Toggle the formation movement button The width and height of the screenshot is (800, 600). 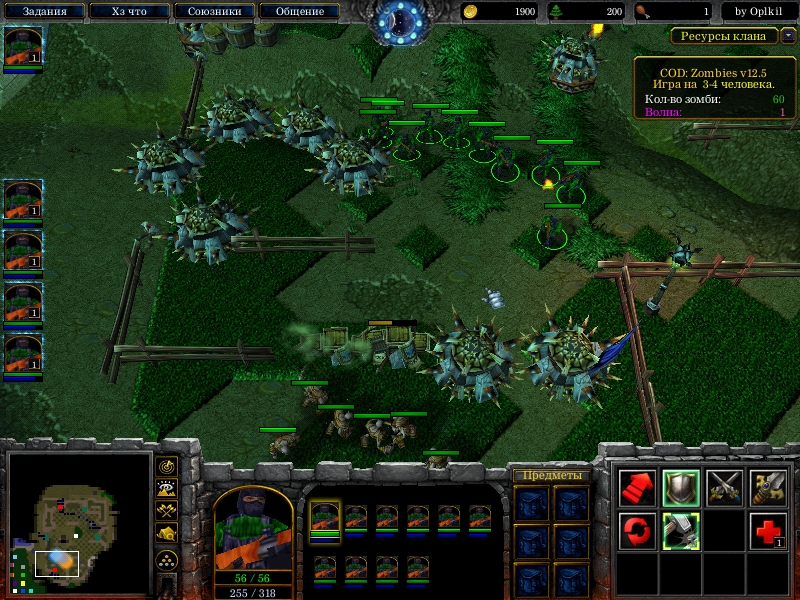167,559
